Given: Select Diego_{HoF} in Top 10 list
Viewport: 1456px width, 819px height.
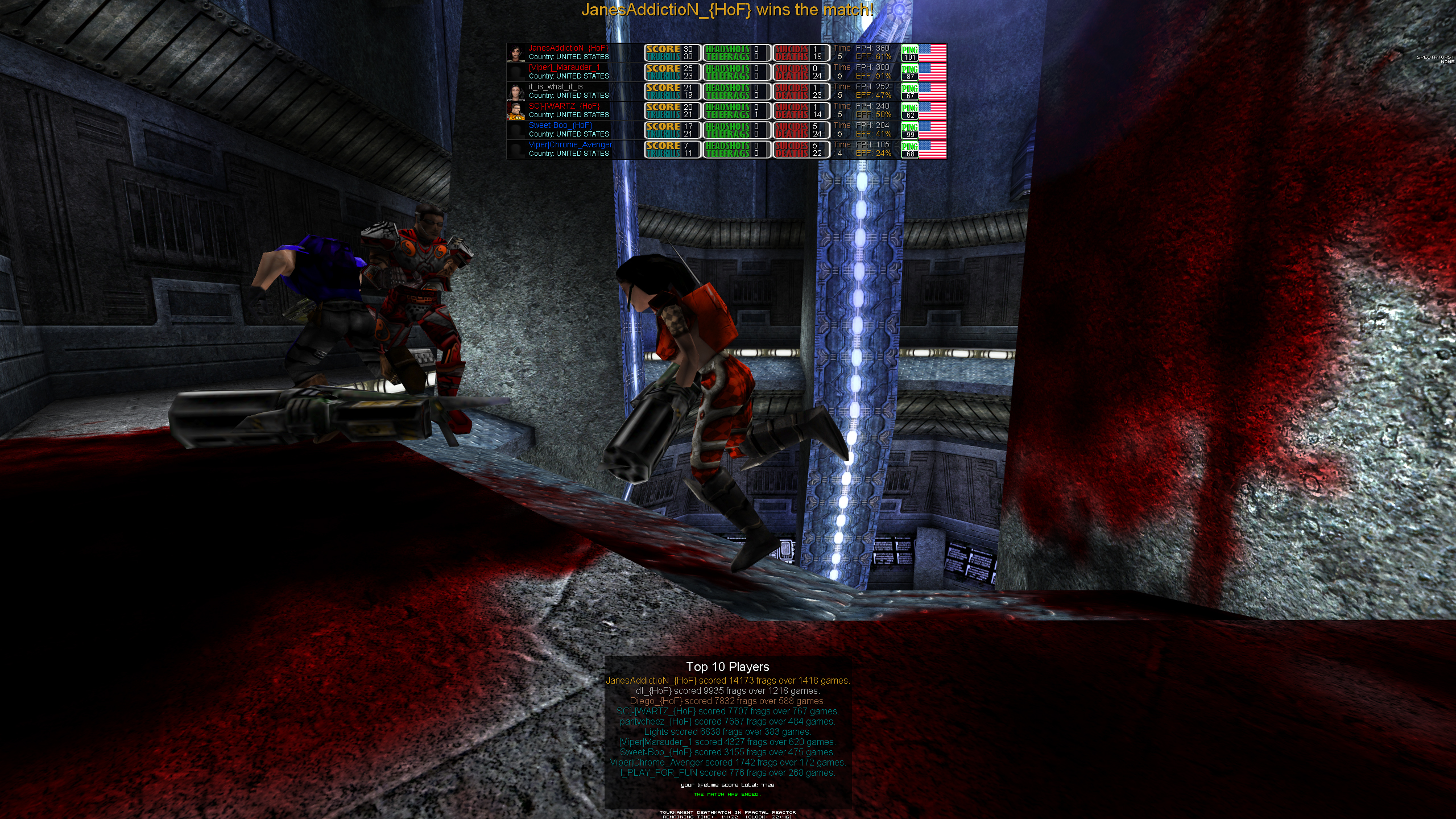Looking at the screenshot, I should [727, 701].
